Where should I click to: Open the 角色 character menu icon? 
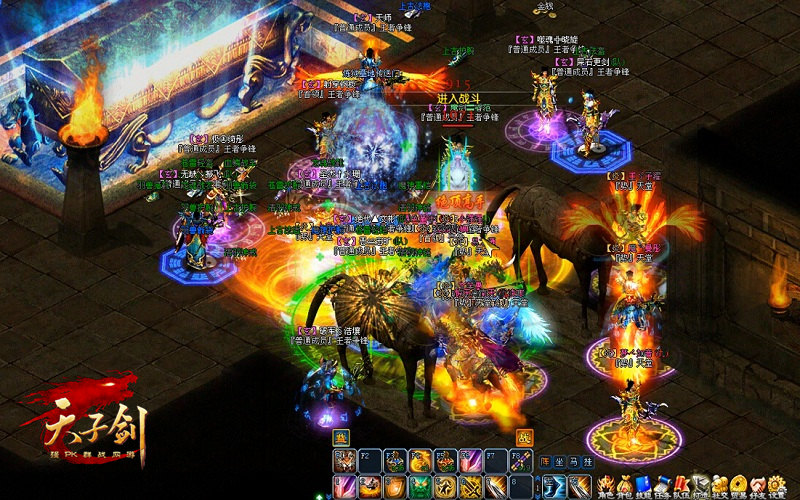tap(604, 484)
